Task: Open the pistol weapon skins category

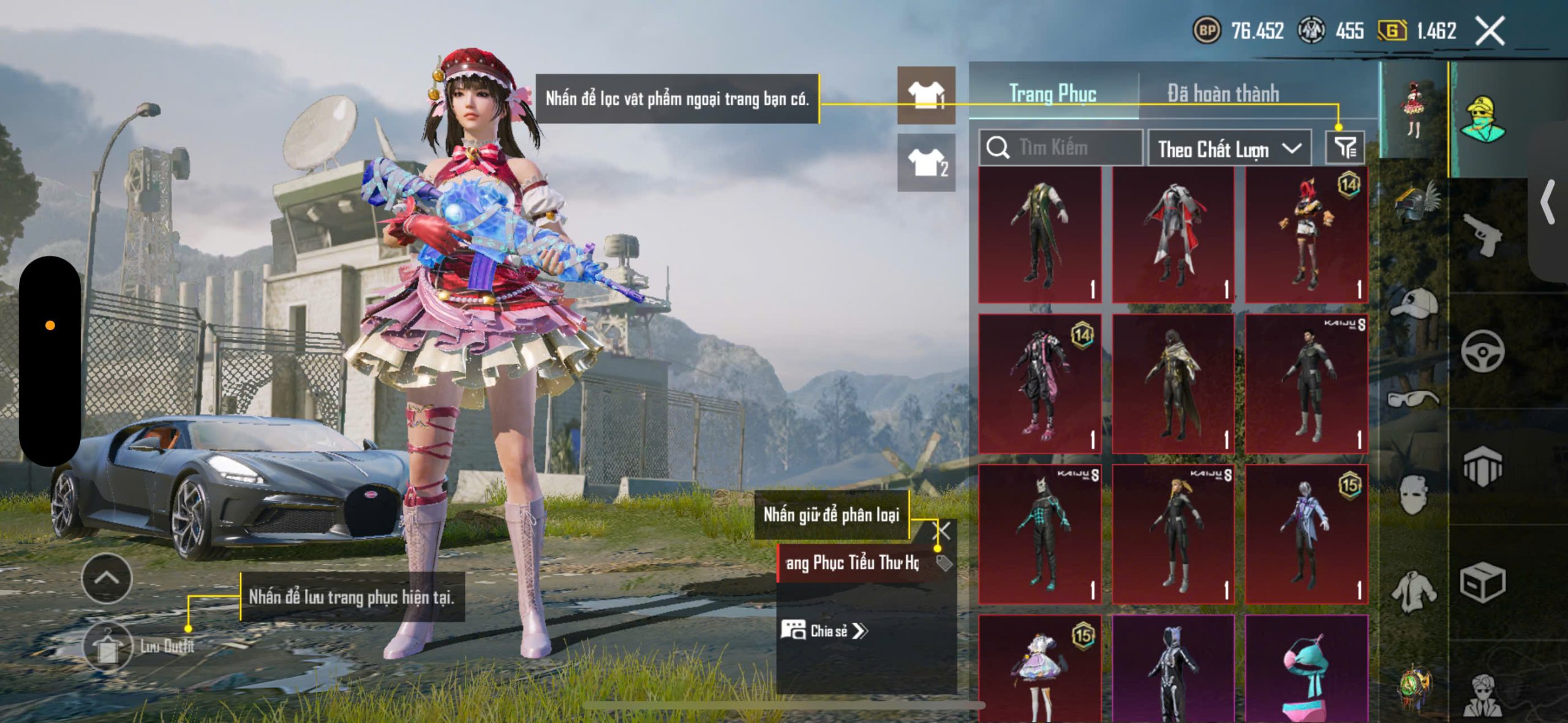Action: coord(1482,234)
